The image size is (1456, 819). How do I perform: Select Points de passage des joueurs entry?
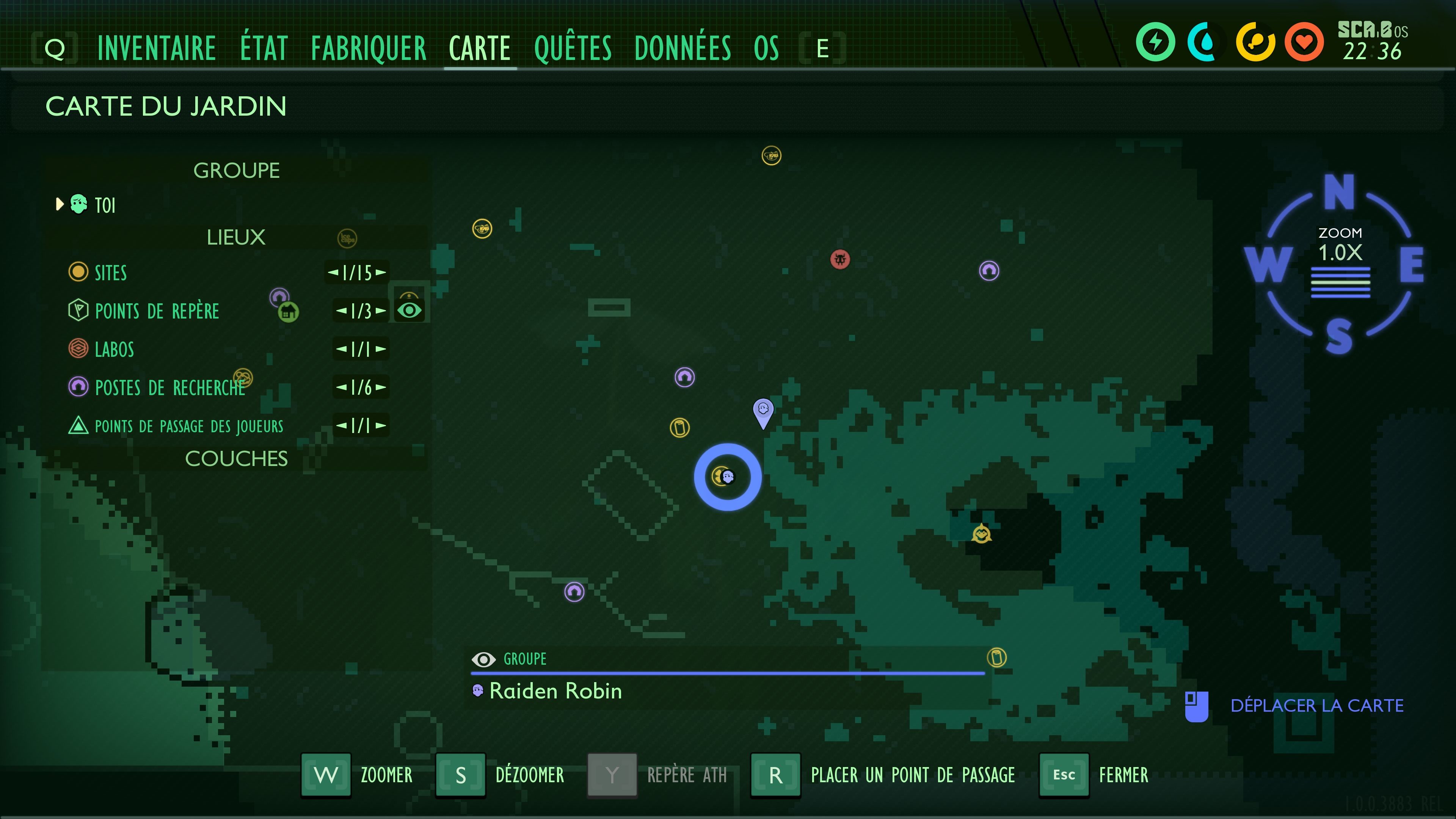(x=188, y=426)
